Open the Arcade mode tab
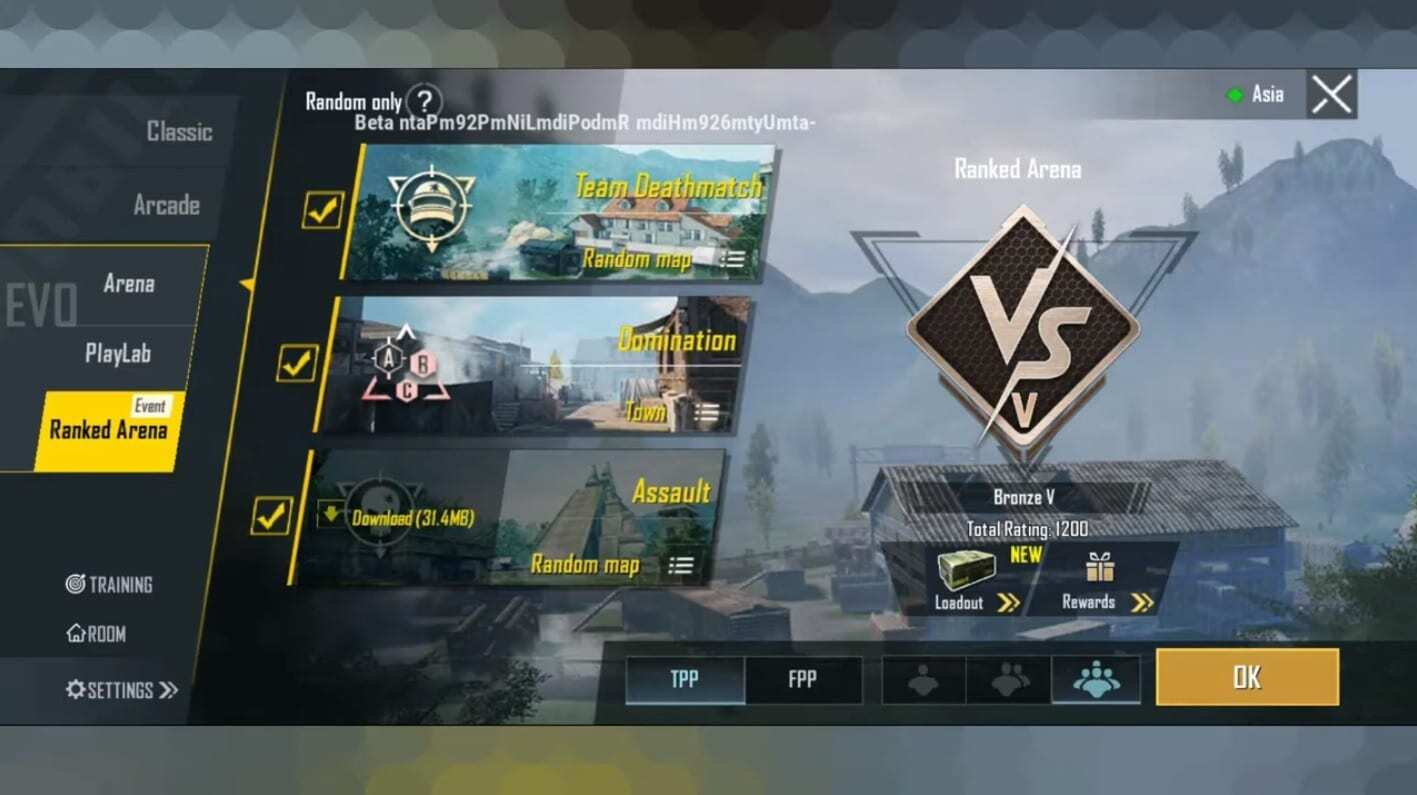The width and height of the screenshot is (1417, 795). [x=166, y=205]
